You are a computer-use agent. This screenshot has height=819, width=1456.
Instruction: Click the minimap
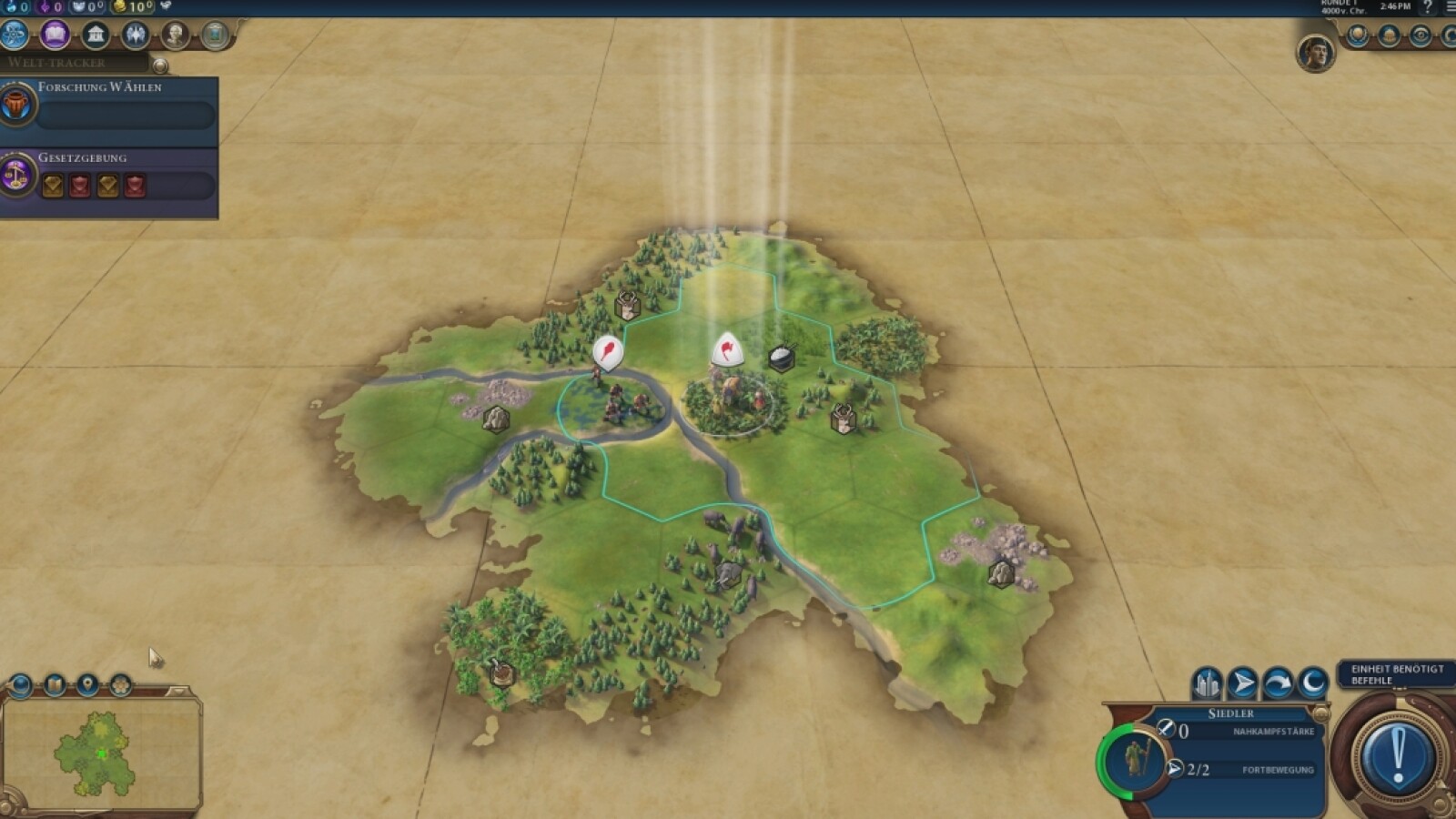click(x=101, y=753)
